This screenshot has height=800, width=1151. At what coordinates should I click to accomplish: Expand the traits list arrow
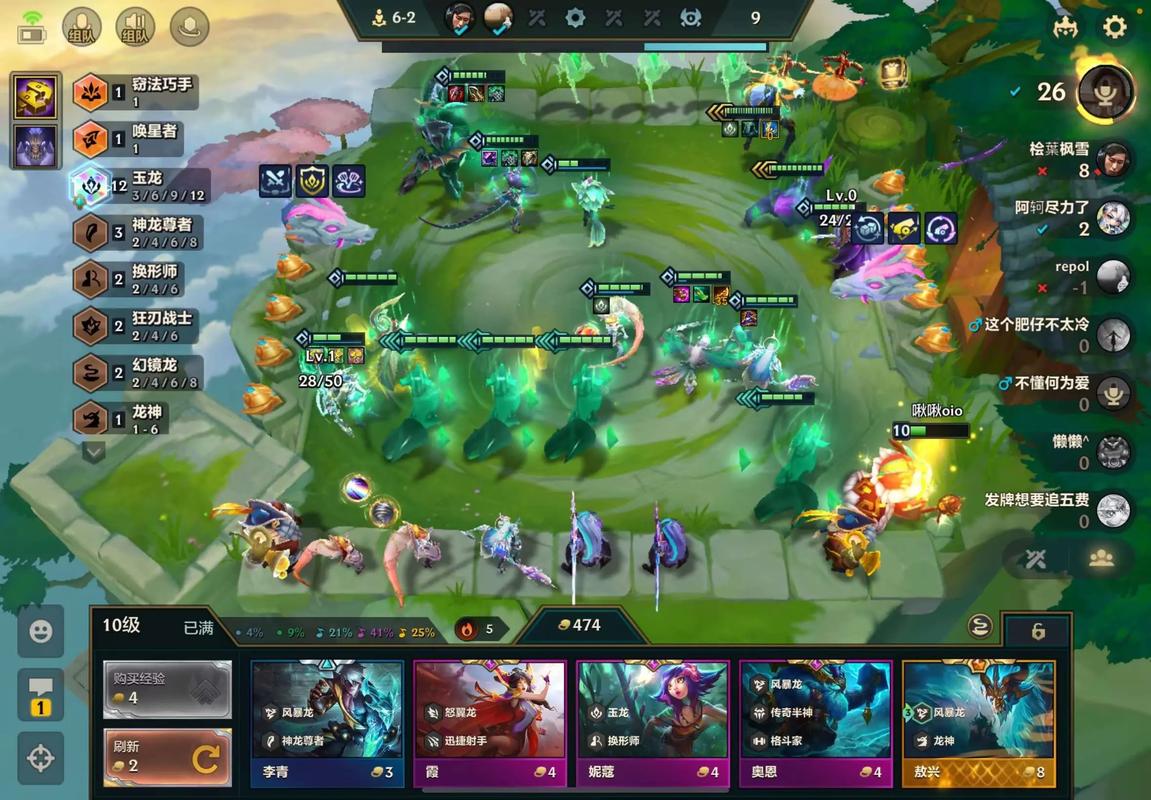94,452
